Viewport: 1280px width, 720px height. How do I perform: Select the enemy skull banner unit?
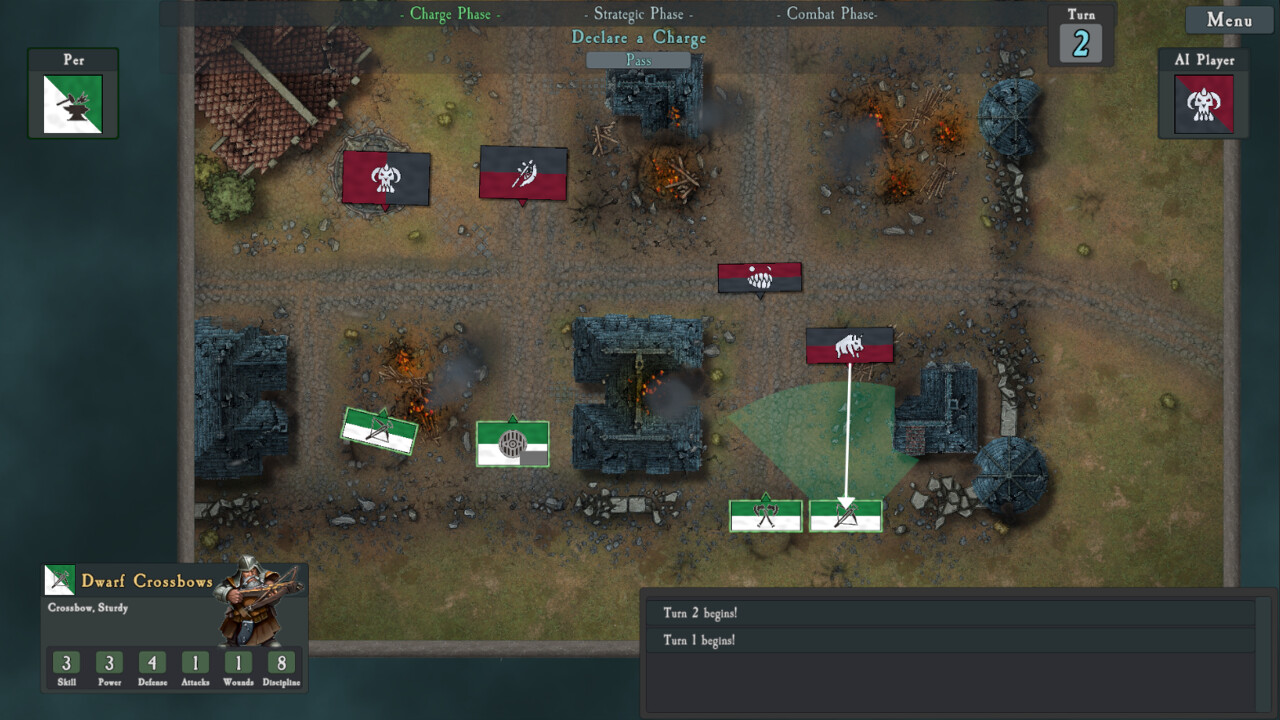[385, 177]
